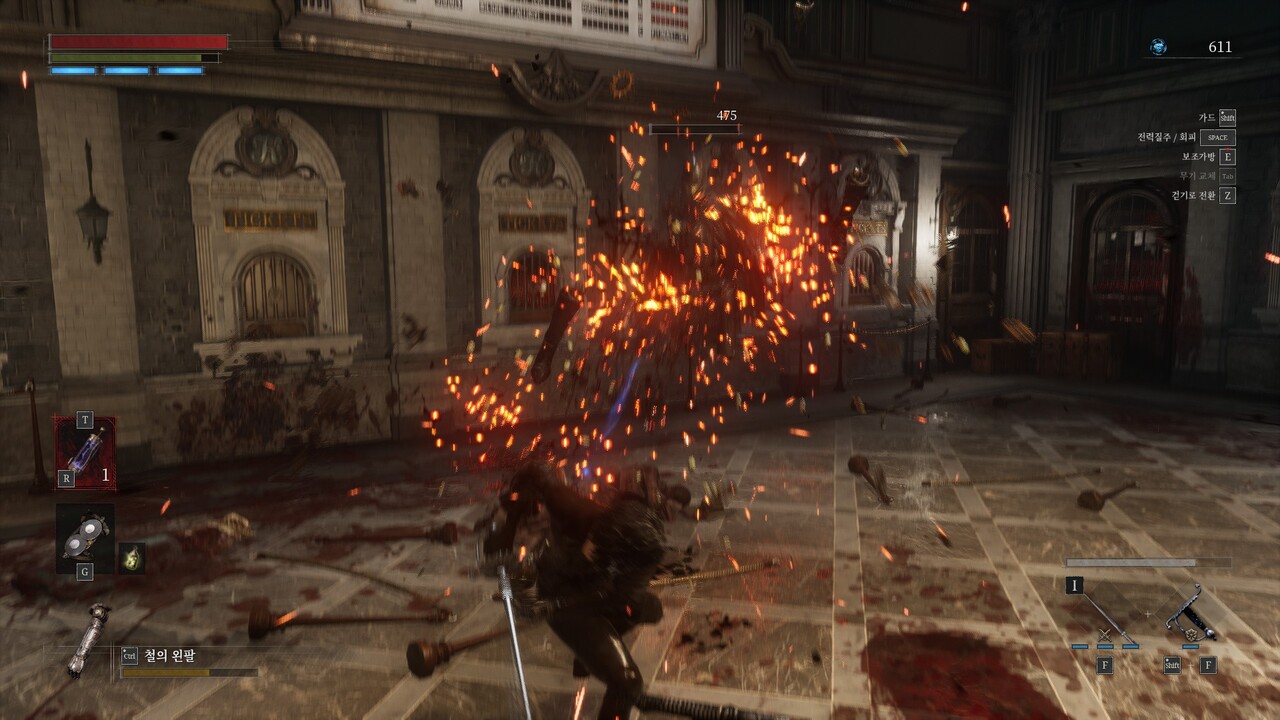Click the blue Ergo currency icon
The width and height of the screenshot is (1280, 720).
[1158, 47]
